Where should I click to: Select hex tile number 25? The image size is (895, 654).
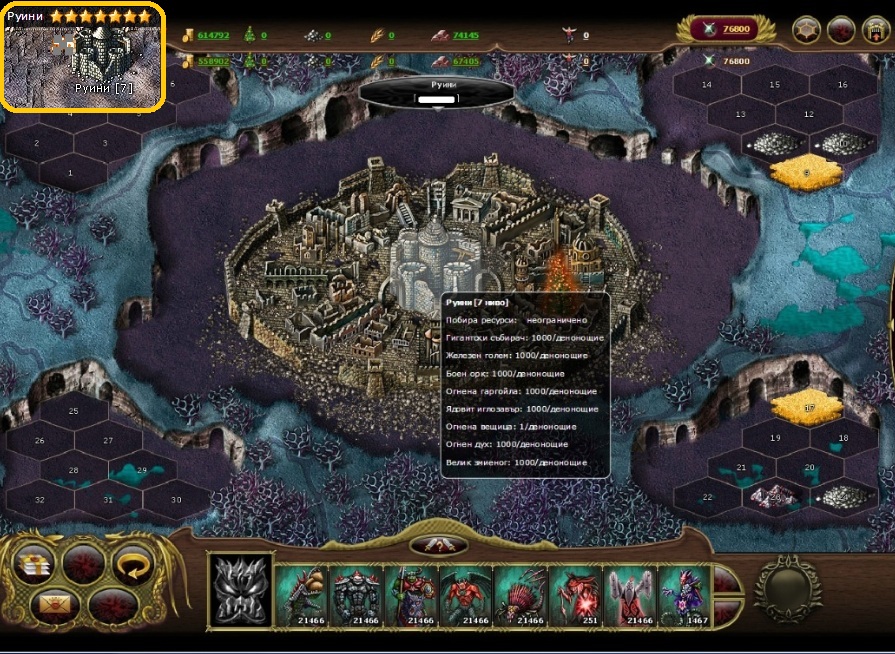tap(74, 411)
